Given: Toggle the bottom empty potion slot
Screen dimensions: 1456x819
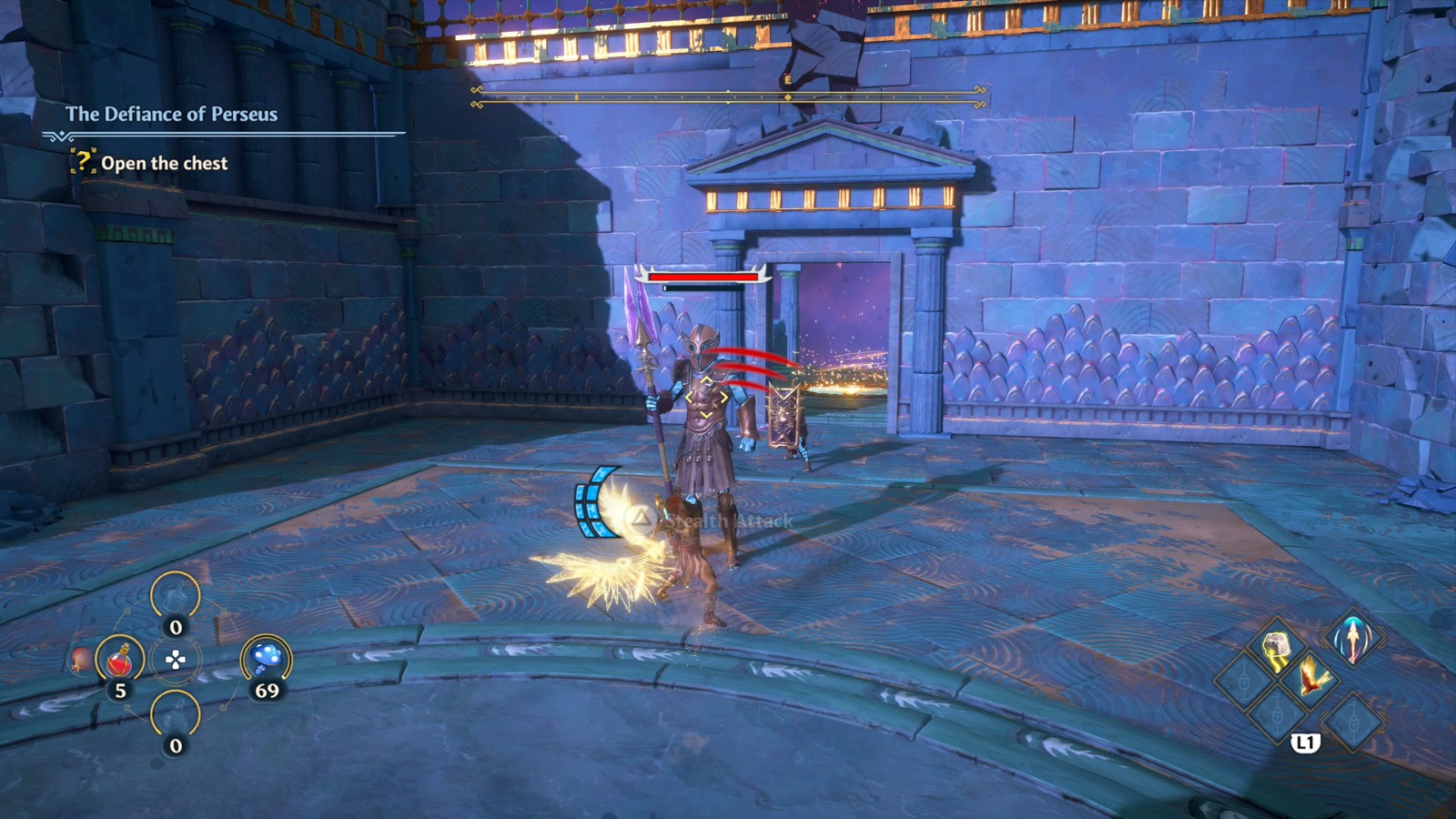Looking at the screenshot, I should click(175, 717).
